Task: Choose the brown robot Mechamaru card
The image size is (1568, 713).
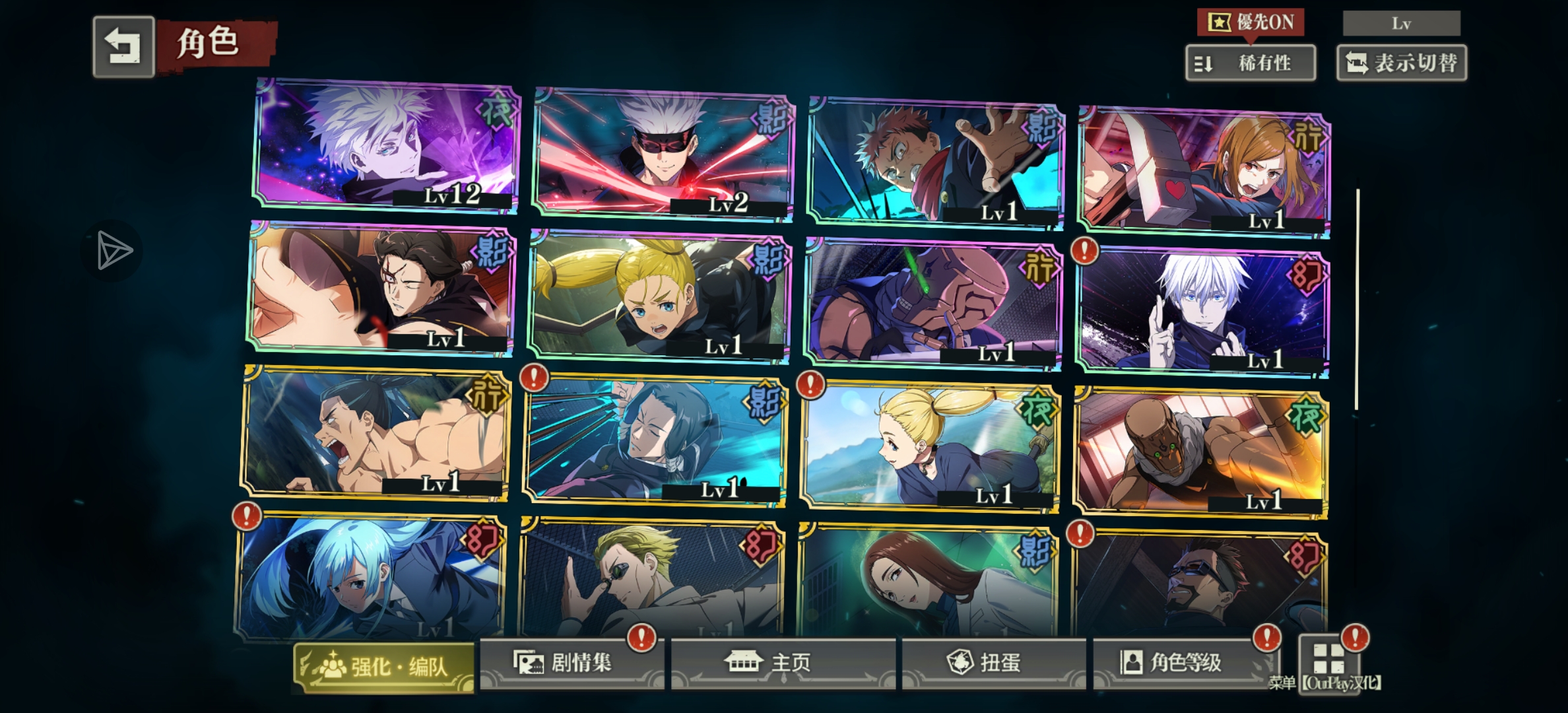Action: coord(1200,452)
